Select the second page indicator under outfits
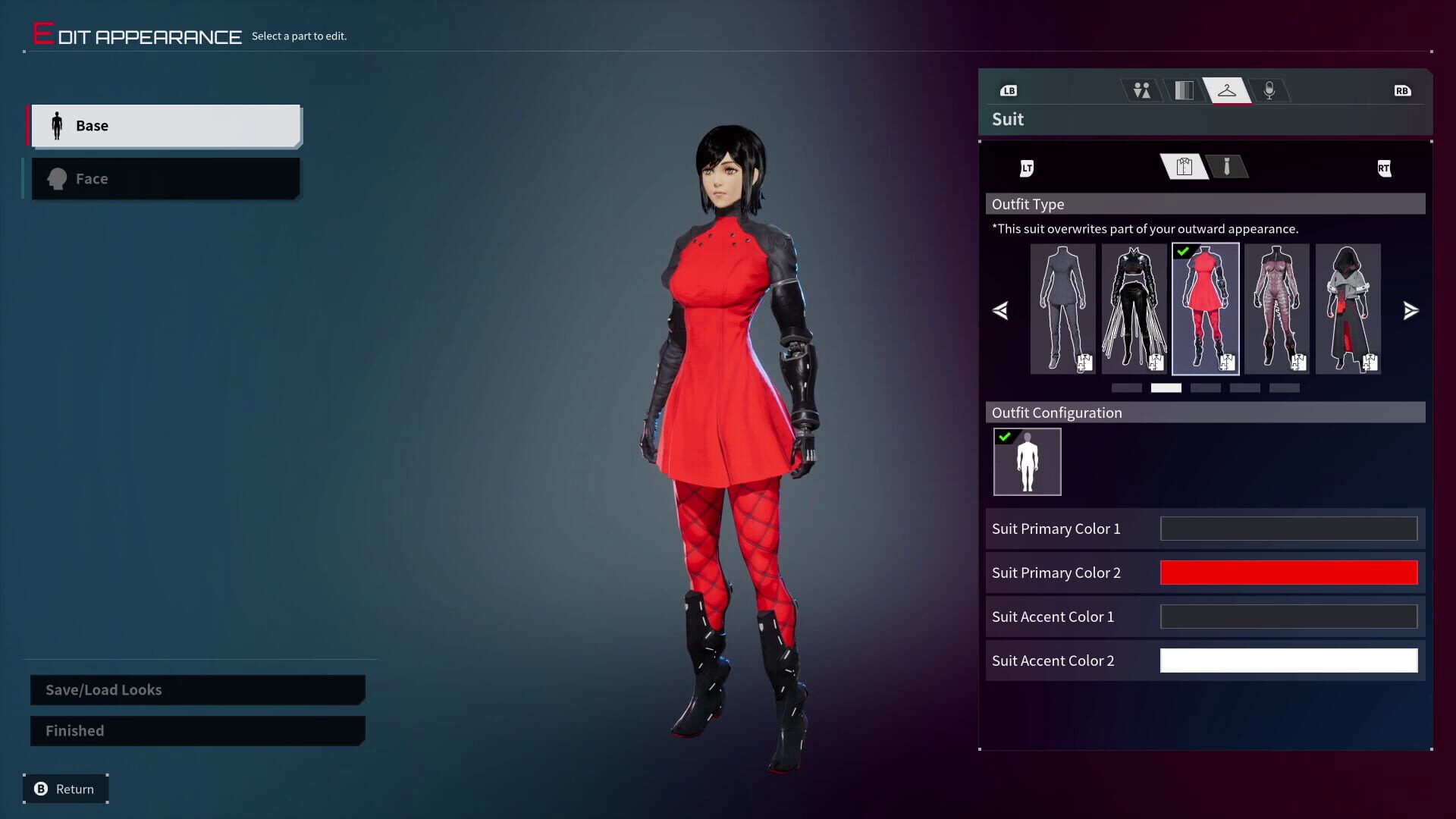Screen dimensions: 1456x819 [x=1166, y=388]
